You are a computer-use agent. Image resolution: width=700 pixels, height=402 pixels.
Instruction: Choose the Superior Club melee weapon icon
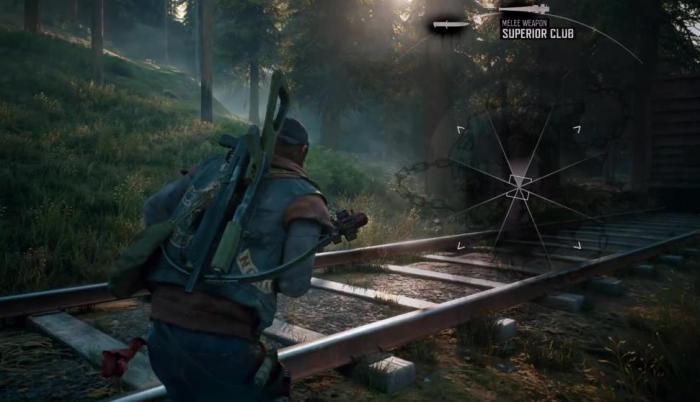click(x=524, y=10)
